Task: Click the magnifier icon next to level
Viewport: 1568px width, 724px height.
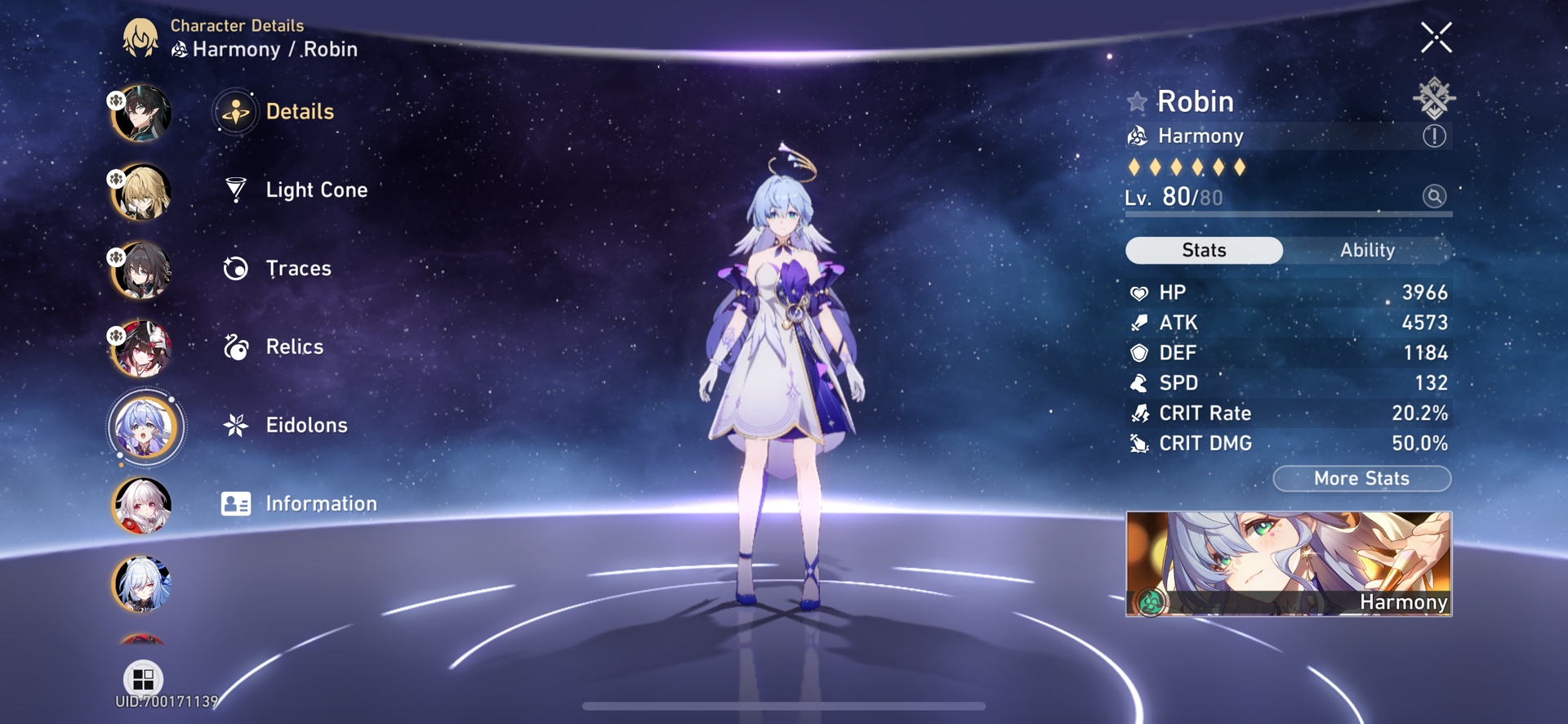Action: [x=1435, y=196]
